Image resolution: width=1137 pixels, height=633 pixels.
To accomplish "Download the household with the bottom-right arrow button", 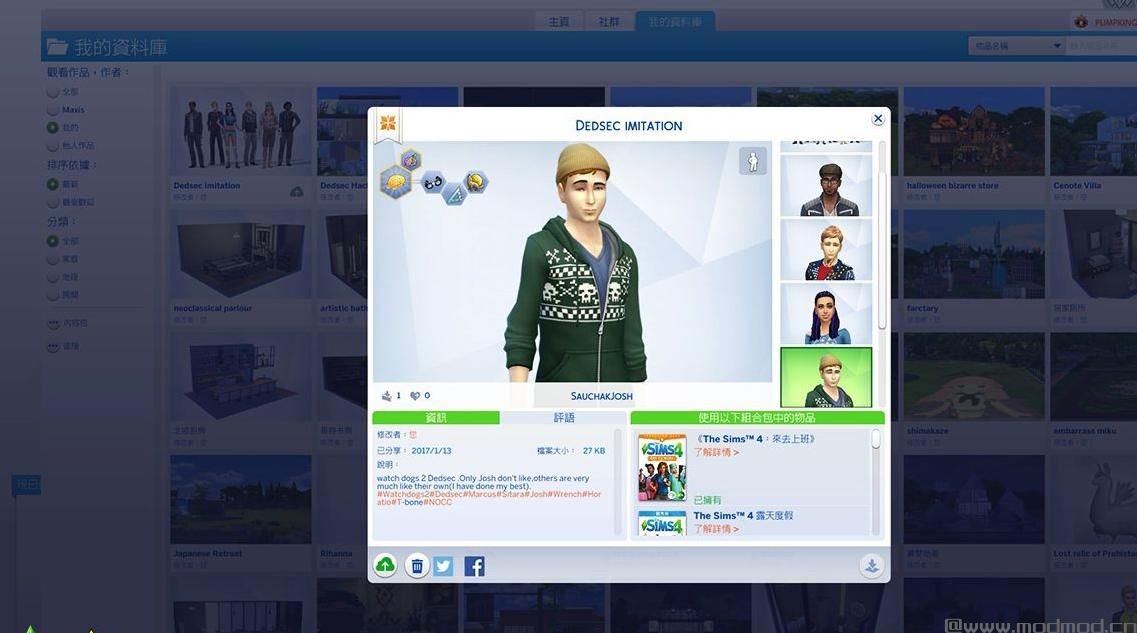I will pyautogui.click(x=871, y=566).
